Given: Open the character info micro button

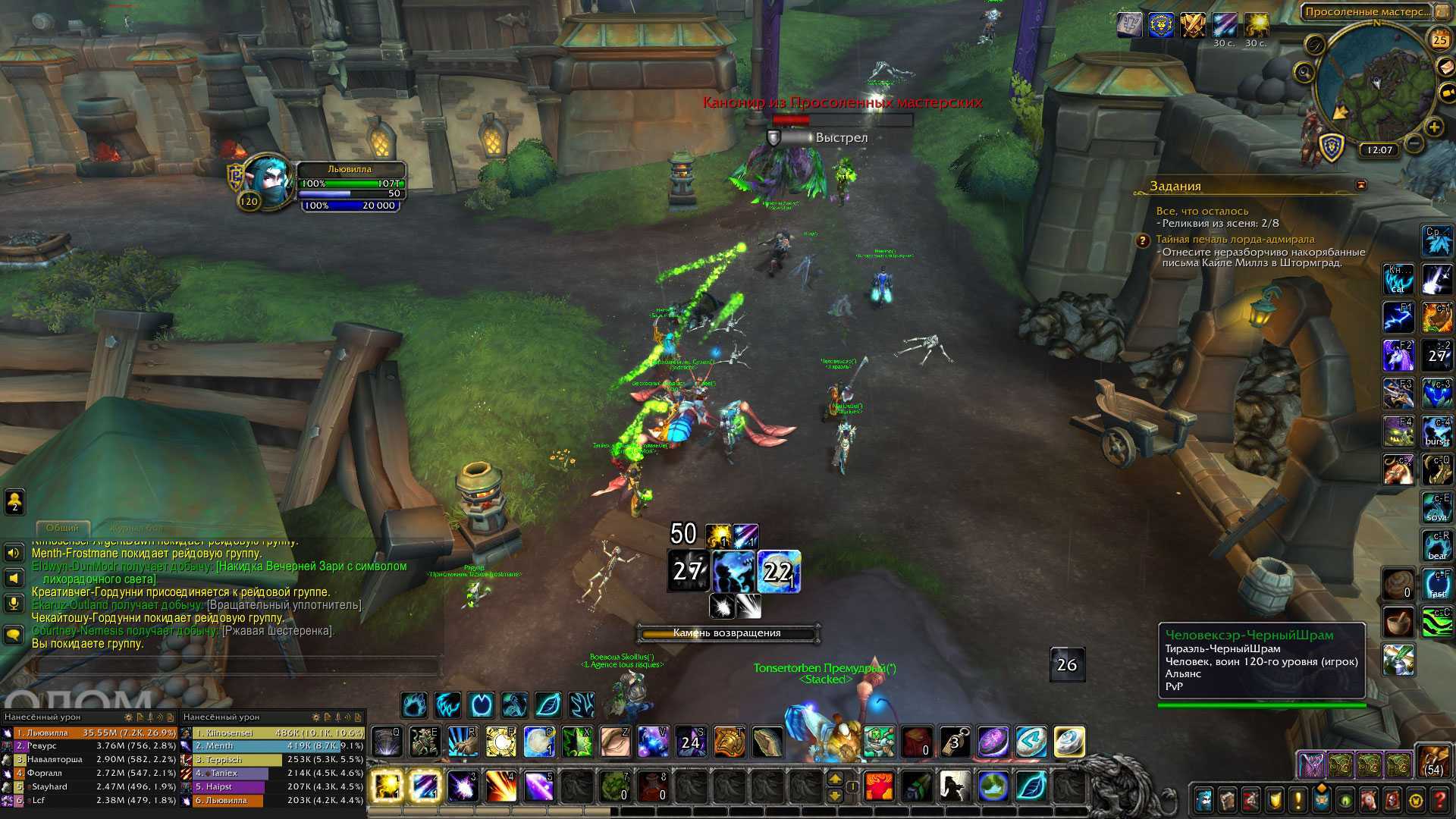Looking at the screenshot, I should point(1203,800).
